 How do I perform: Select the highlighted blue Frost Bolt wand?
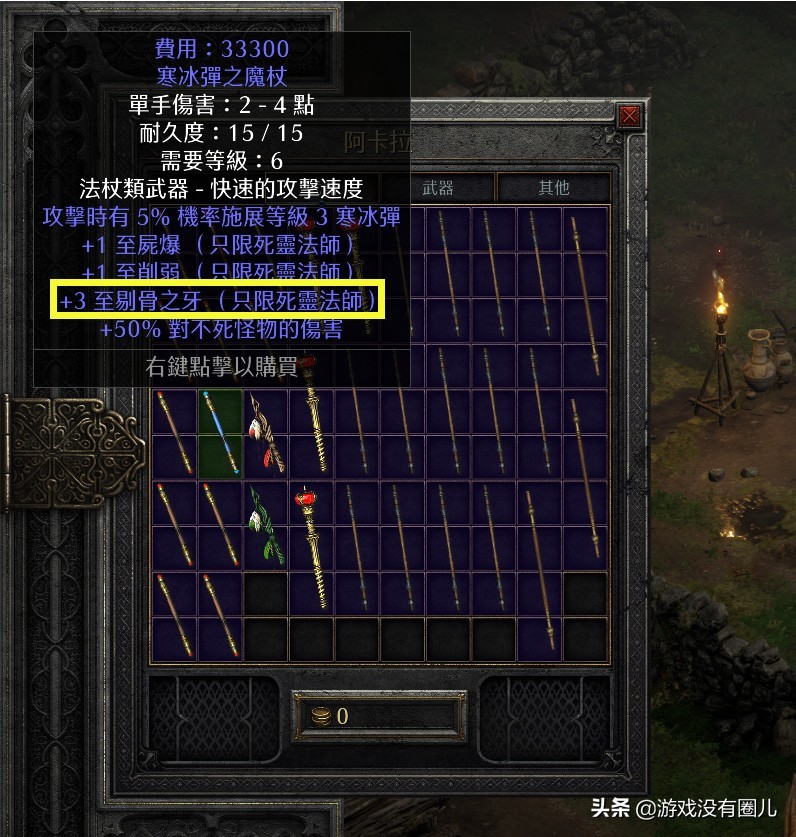tap(220, 434)
